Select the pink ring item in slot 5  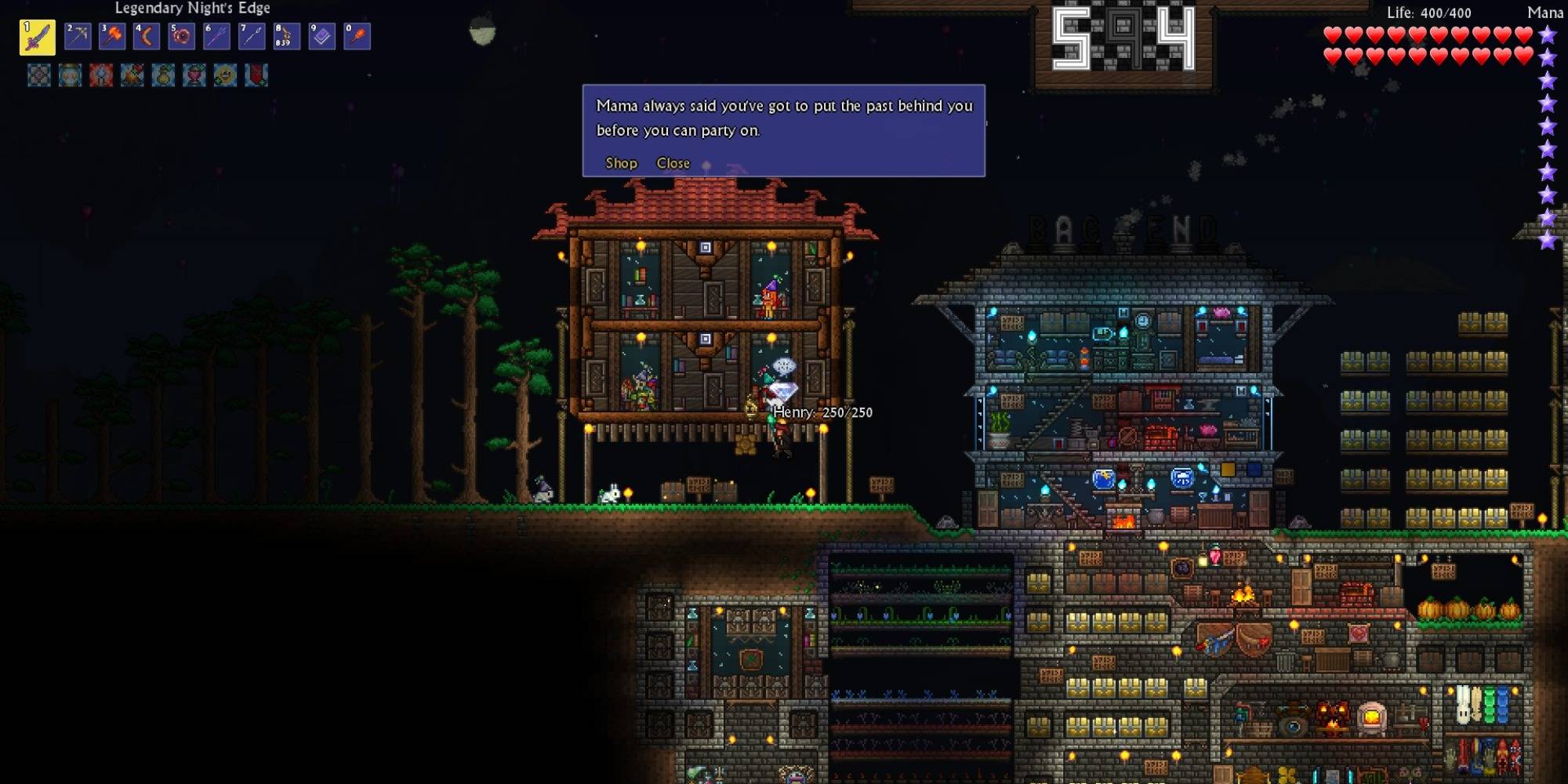181,36
